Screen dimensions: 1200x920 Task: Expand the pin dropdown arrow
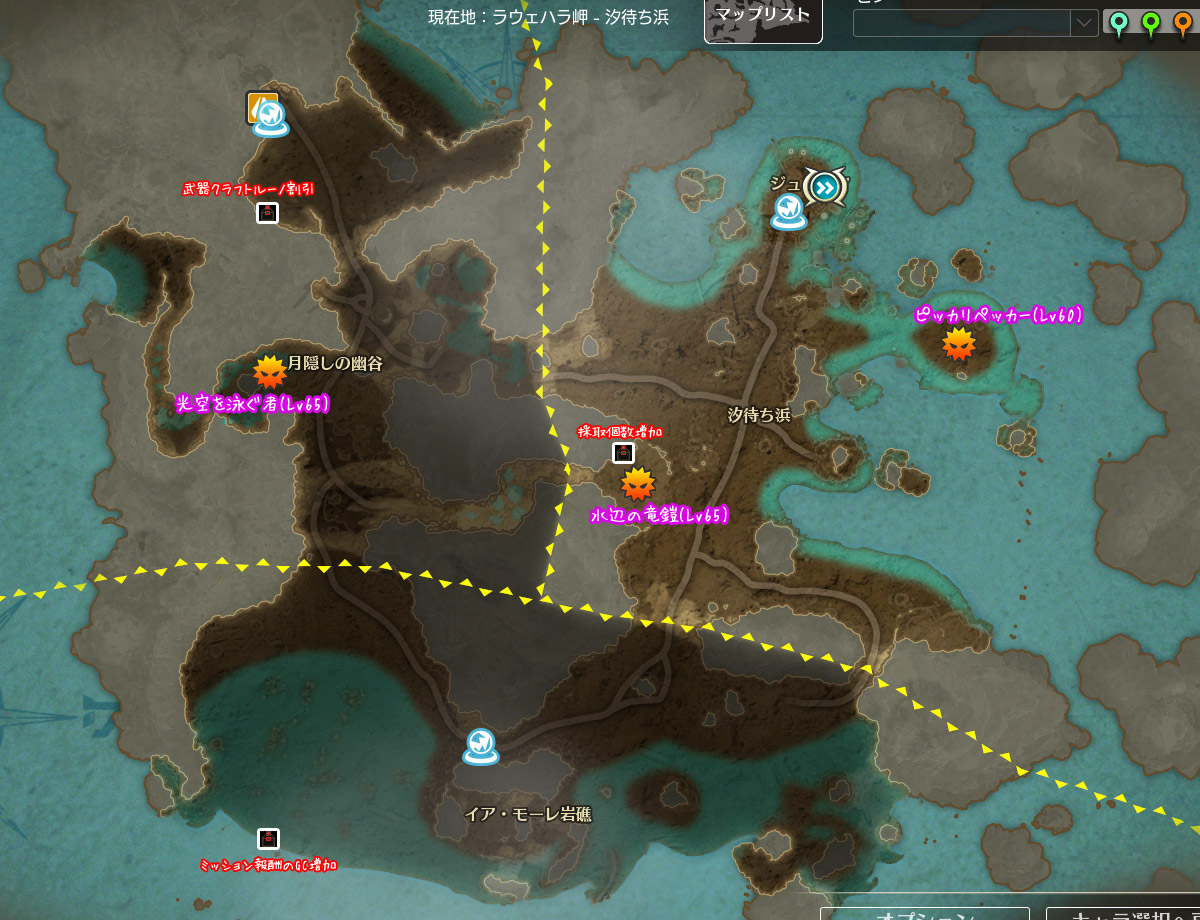click(x=1084, y=22)
